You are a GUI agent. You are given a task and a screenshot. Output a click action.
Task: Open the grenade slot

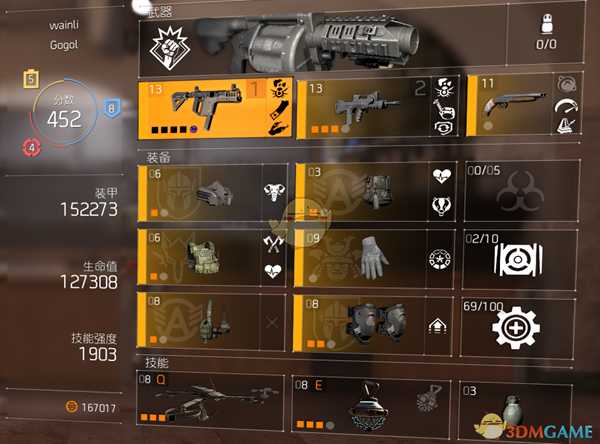point(521,405)
